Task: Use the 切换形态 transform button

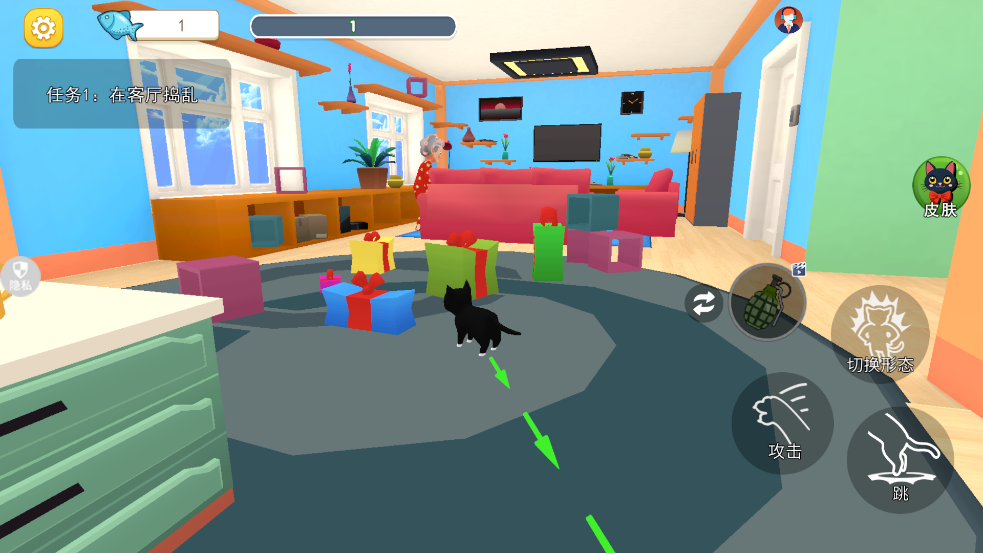Action: point(880,334)
